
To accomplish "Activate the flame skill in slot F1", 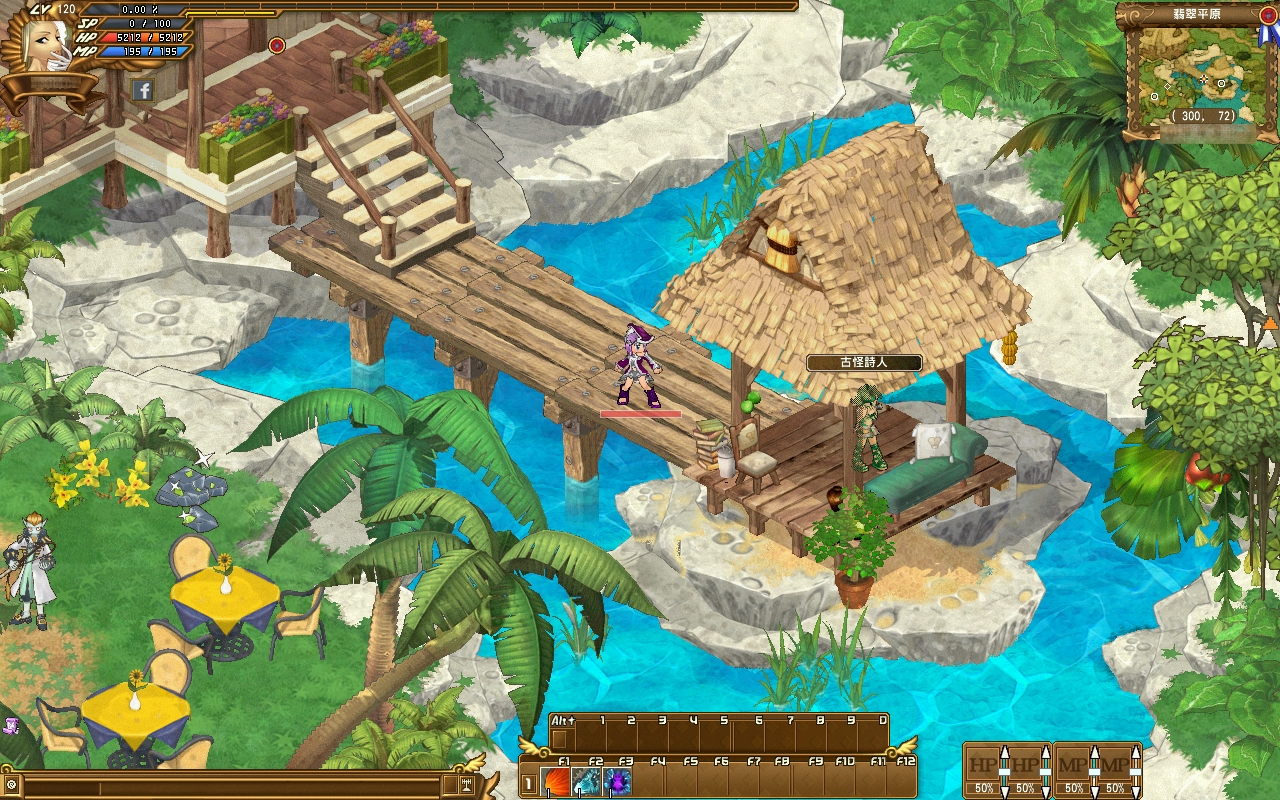I will click(557, 781).
